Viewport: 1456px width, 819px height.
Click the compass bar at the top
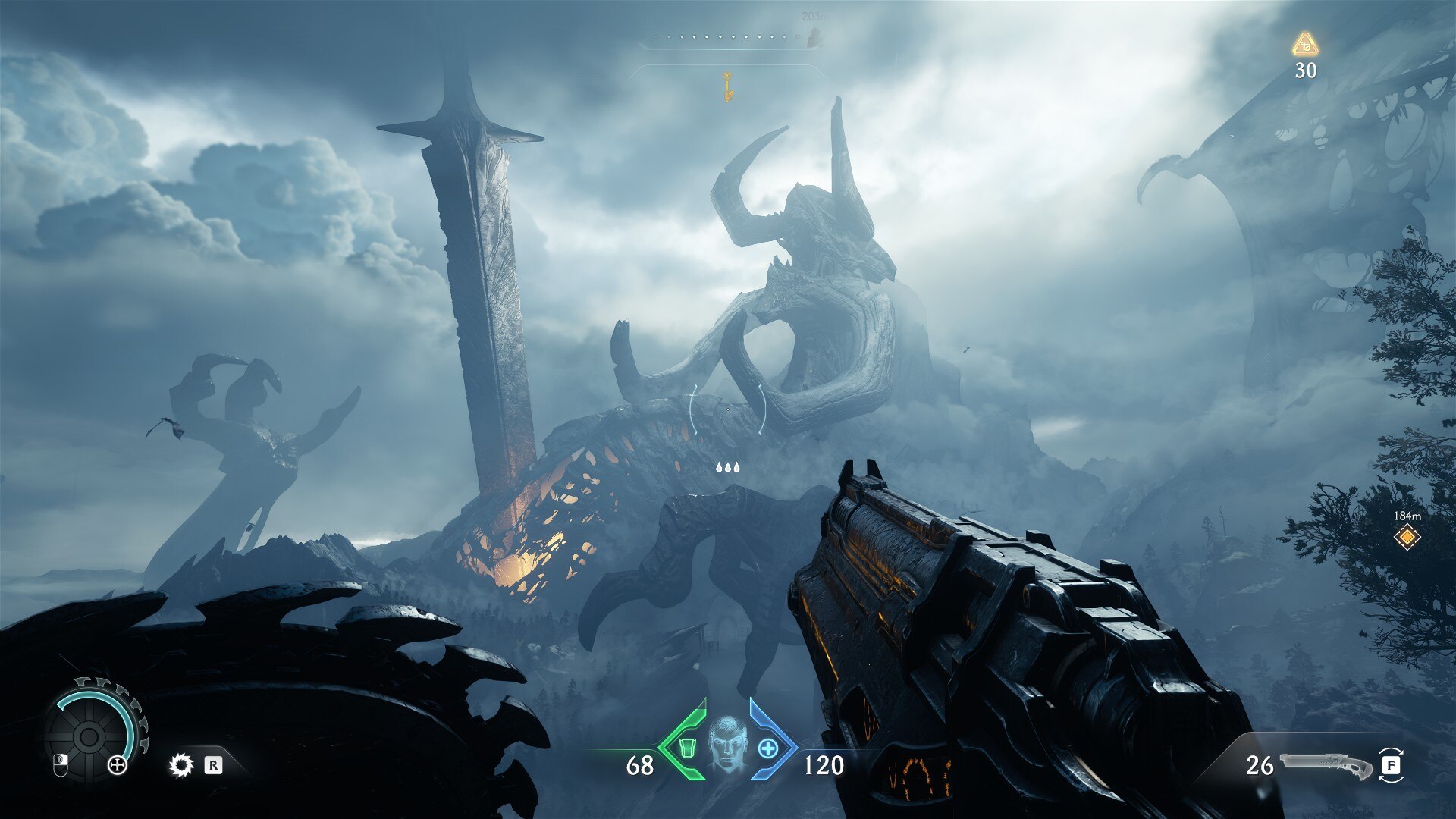click(x=728, y=38)
